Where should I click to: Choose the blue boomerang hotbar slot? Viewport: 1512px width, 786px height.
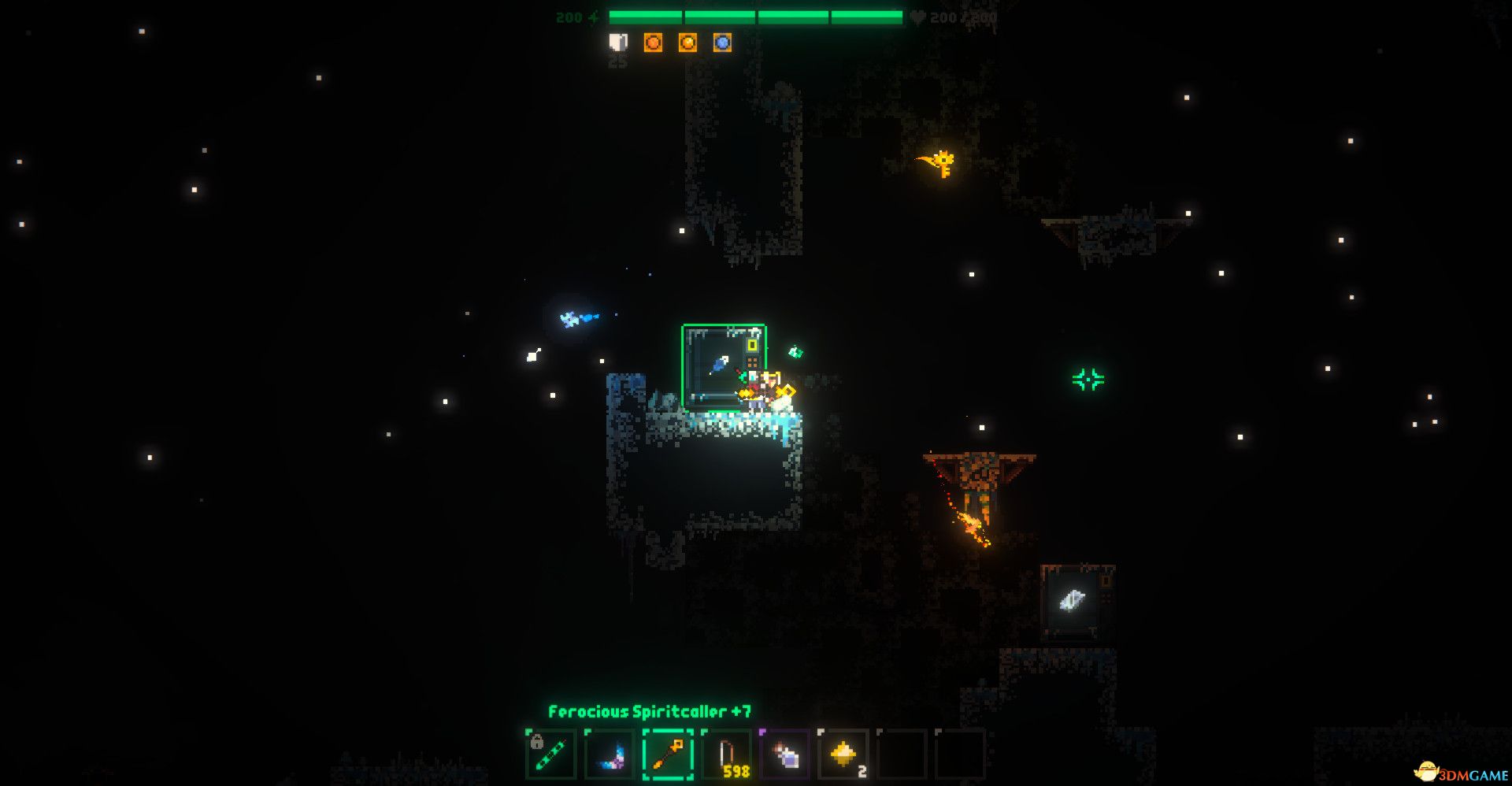[610, 754]
